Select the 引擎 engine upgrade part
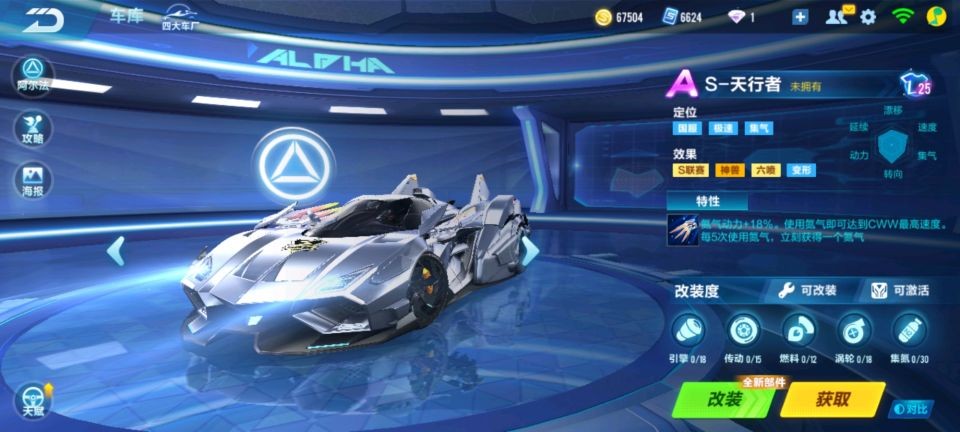Viewport: 960px width, 432px height. click(x=689, y=336)
